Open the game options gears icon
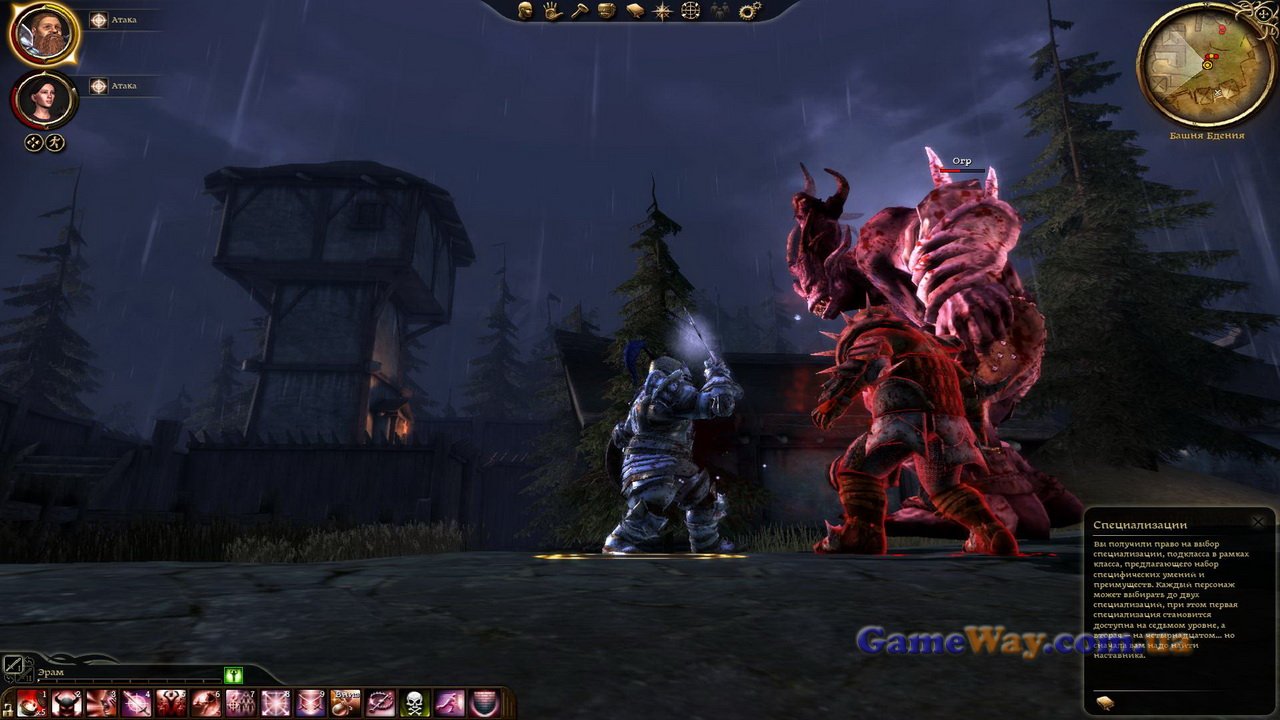Image resolution: width=1280 pixels, height=720 pixels. point(749,11)
